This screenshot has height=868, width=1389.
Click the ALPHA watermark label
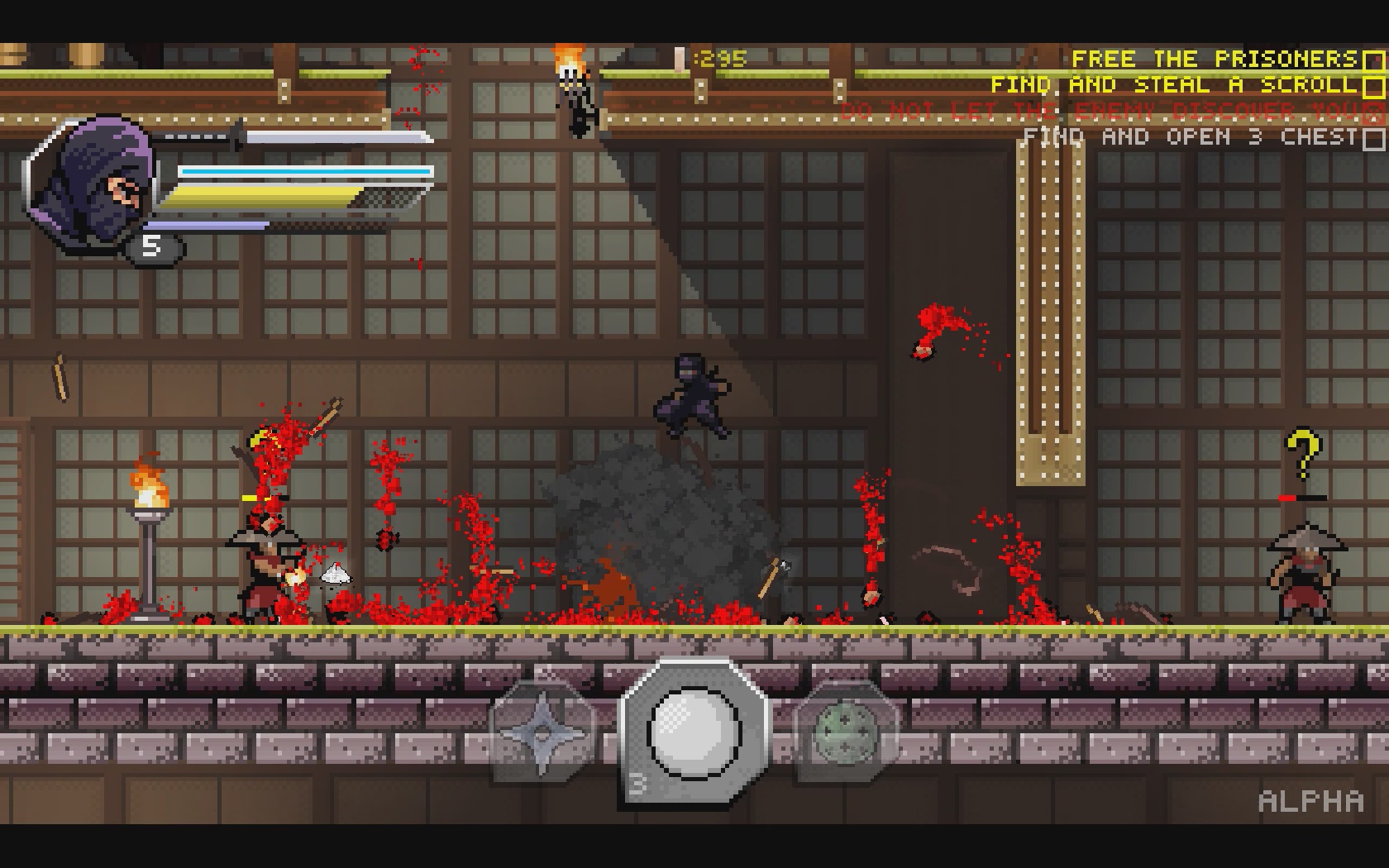tap(1310, 800)
